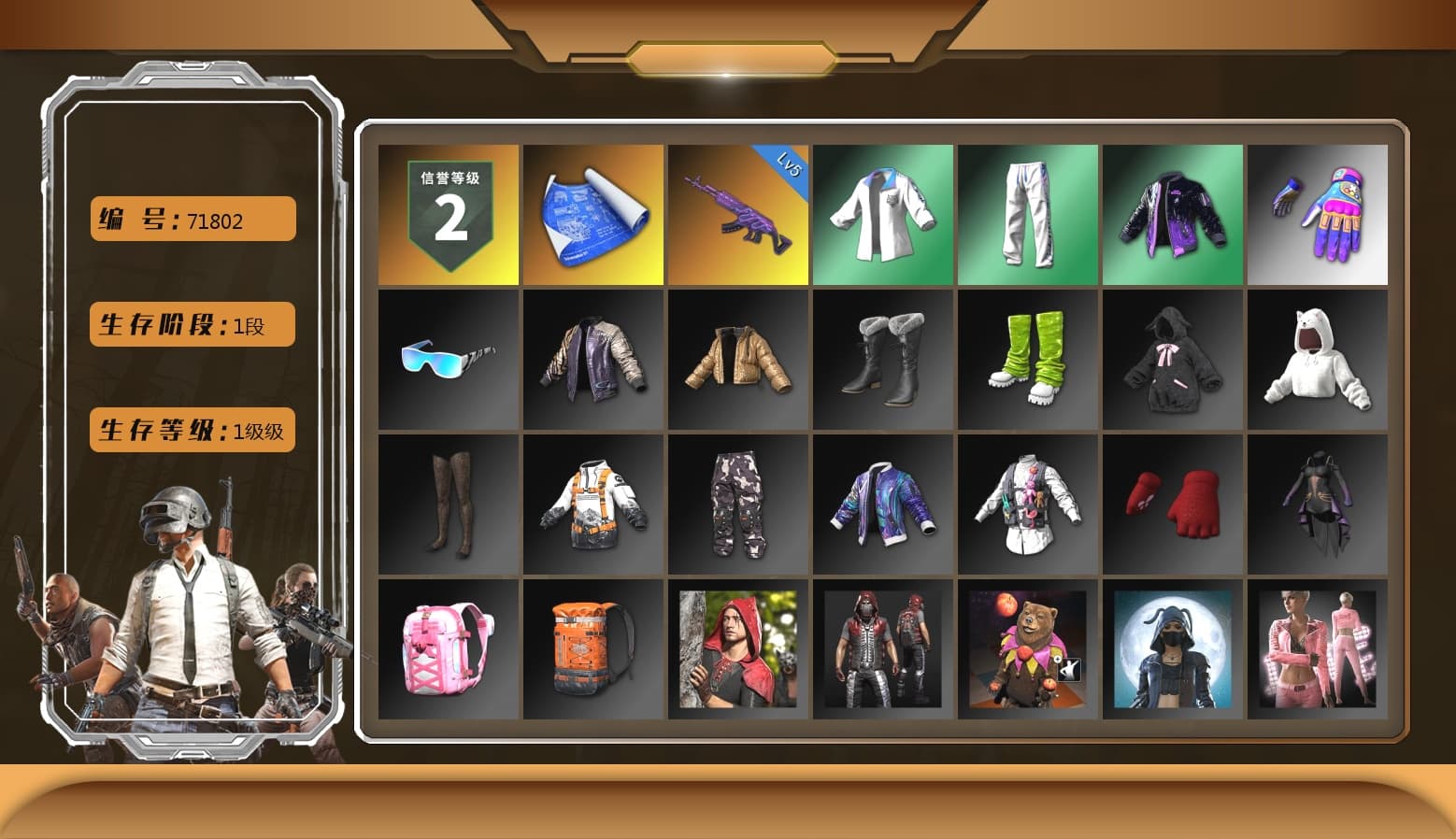Select the 生存等级 level badge
Image resolution: width=1456 pixels, height=839 pixels.
192,431
